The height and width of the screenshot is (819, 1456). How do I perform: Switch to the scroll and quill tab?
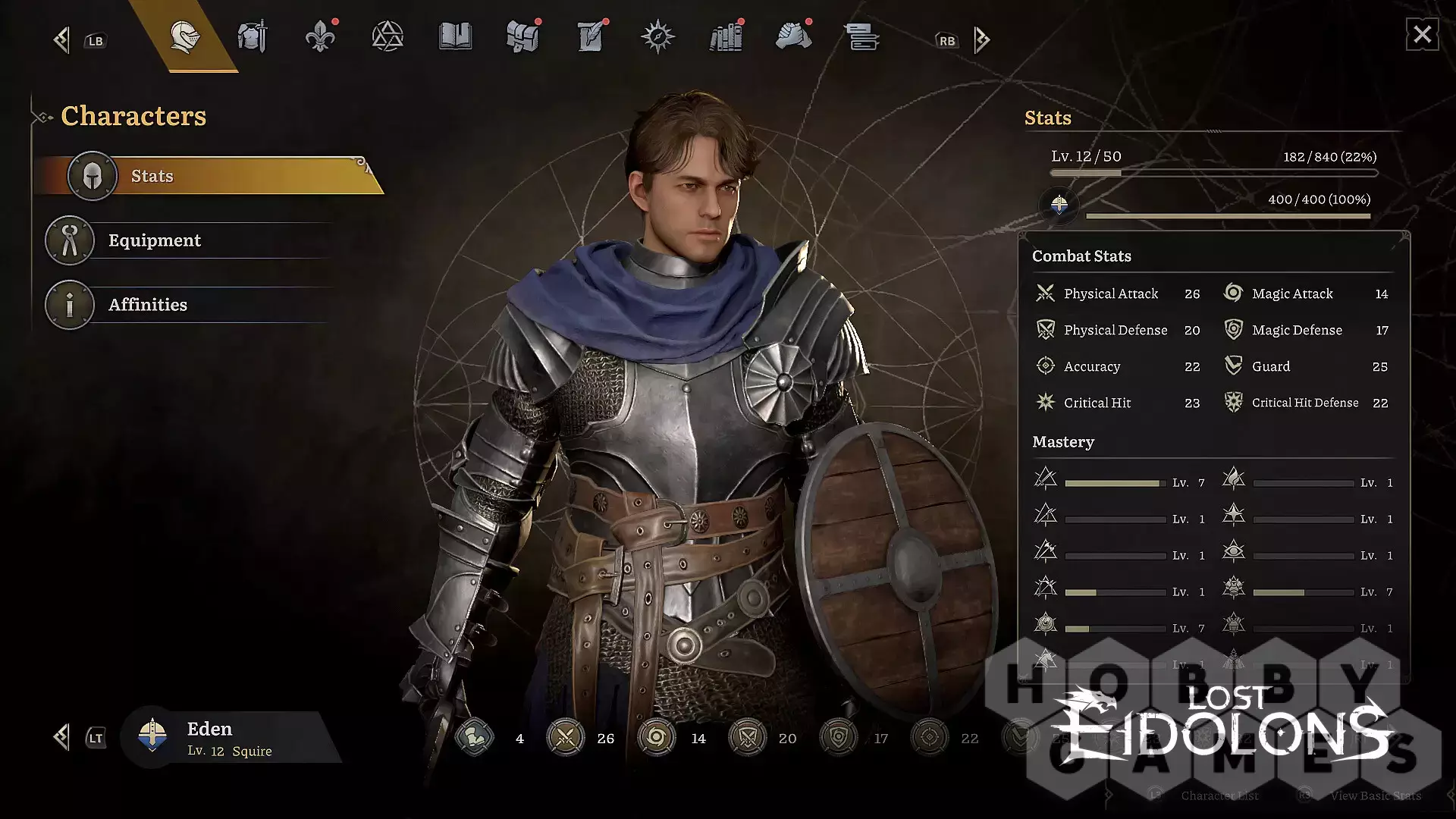(x=590, y=36)
